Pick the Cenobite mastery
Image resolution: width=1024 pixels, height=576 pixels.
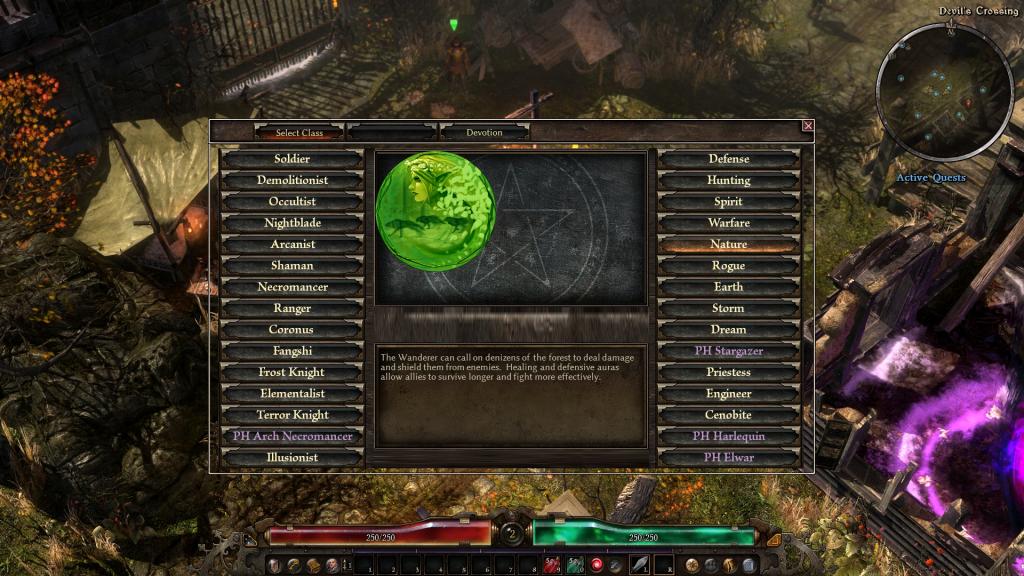(x=728, y=415)
